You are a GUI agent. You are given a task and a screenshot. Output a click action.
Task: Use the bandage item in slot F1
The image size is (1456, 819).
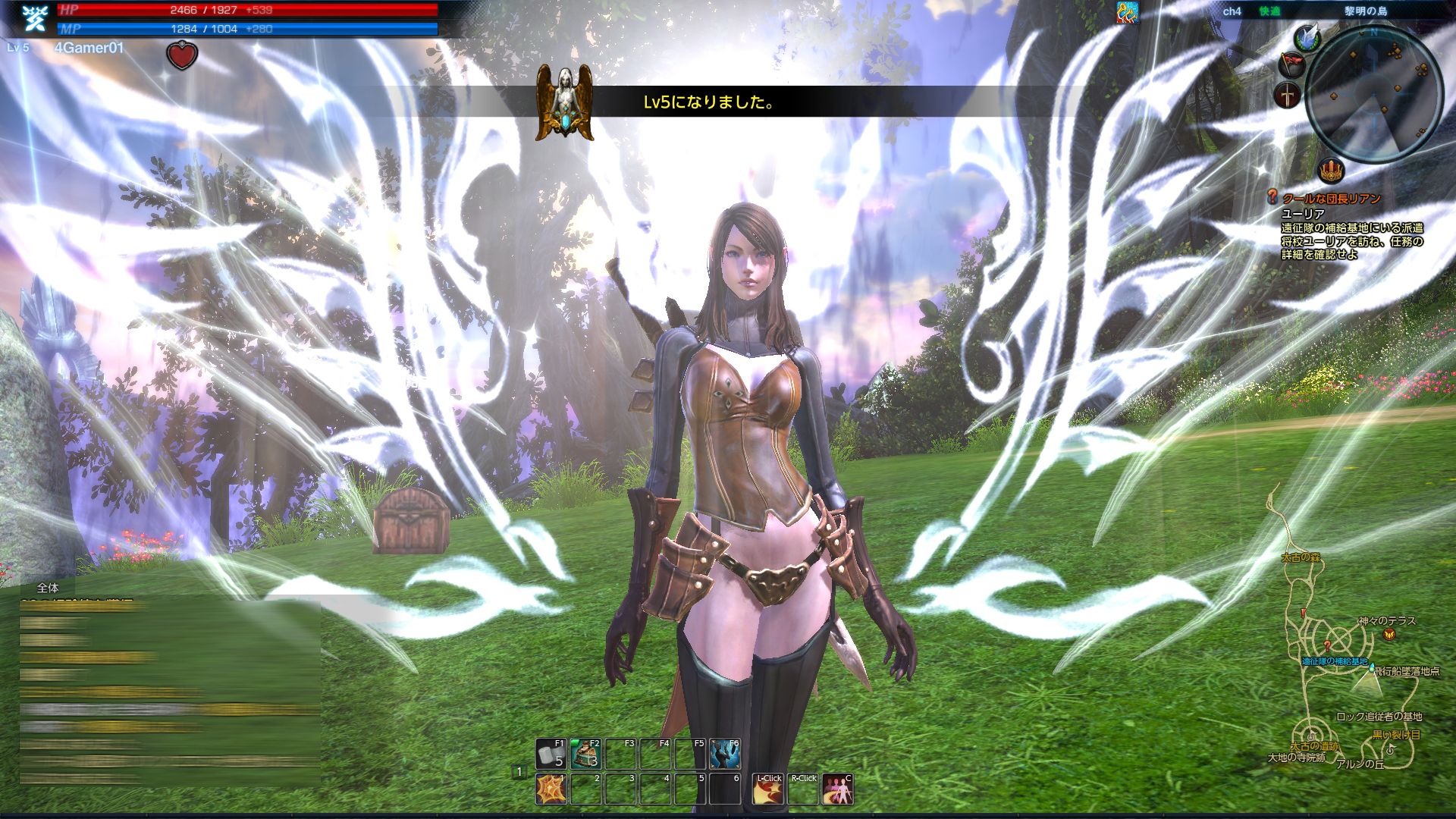[551, 754]
